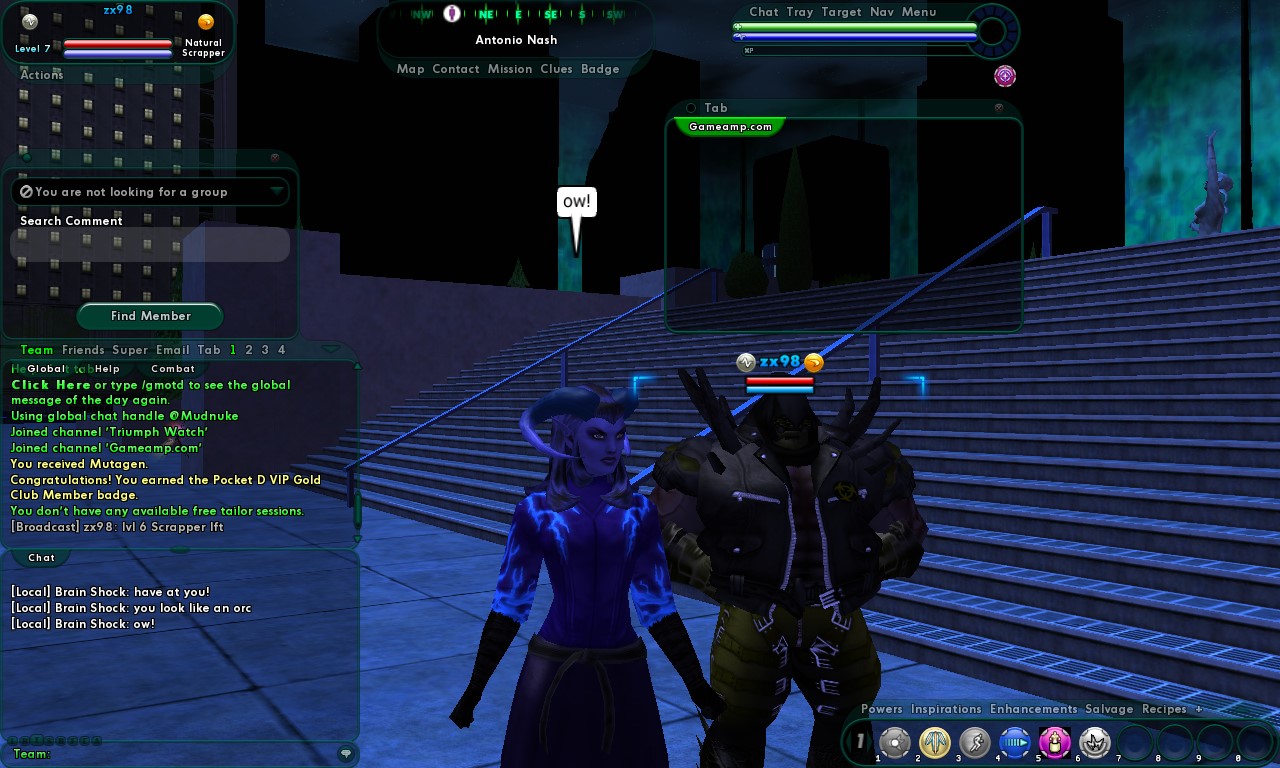Select the Combat chat tab

(172, 369)
